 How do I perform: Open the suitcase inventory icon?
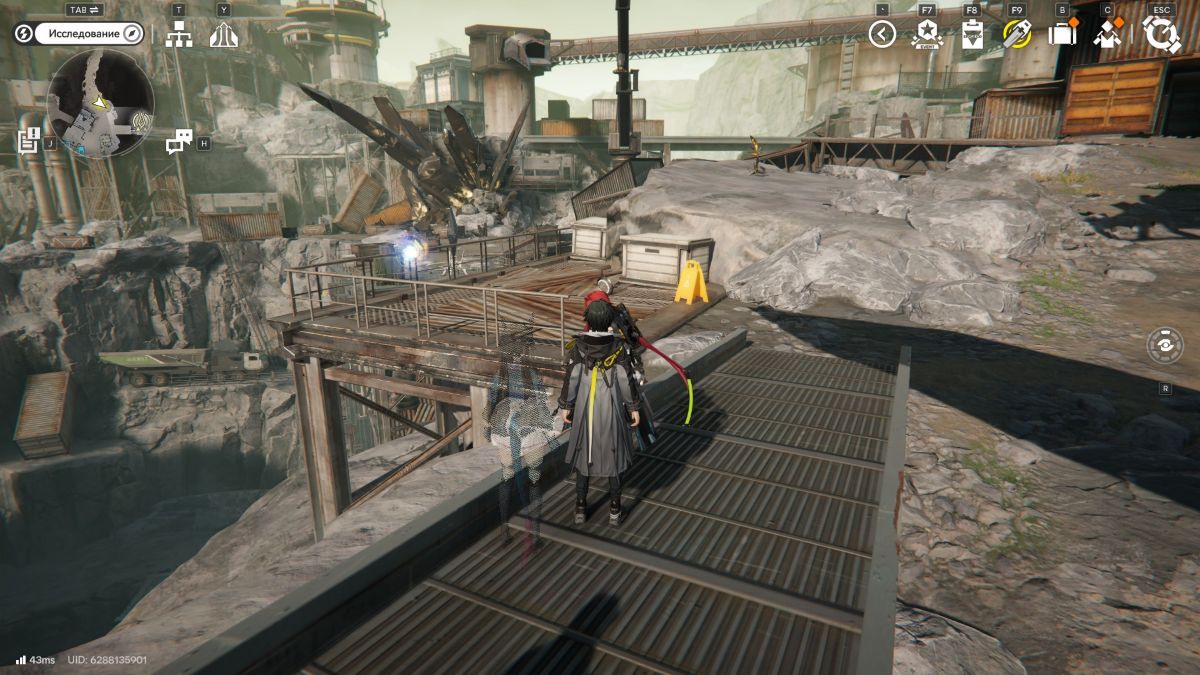tap(1061, 35)
